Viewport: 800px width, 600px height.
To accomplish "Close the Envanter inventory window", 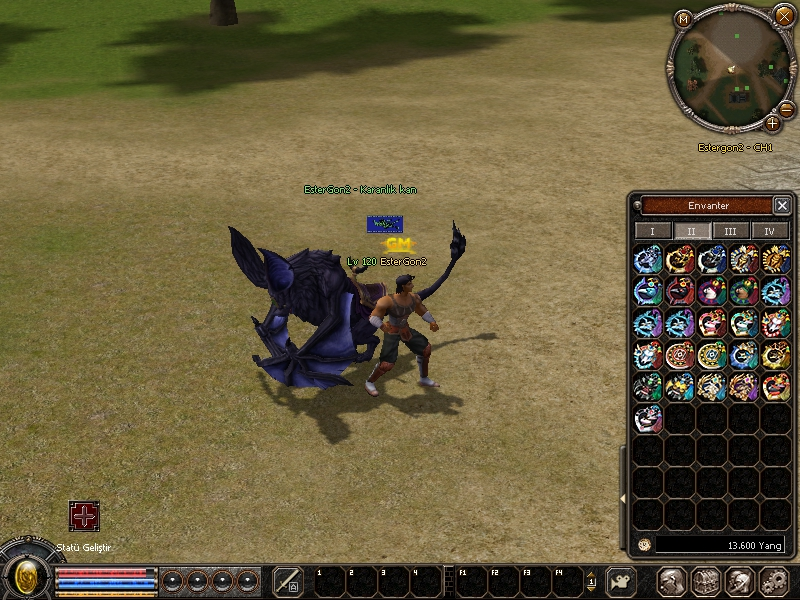I will (782, 205).
